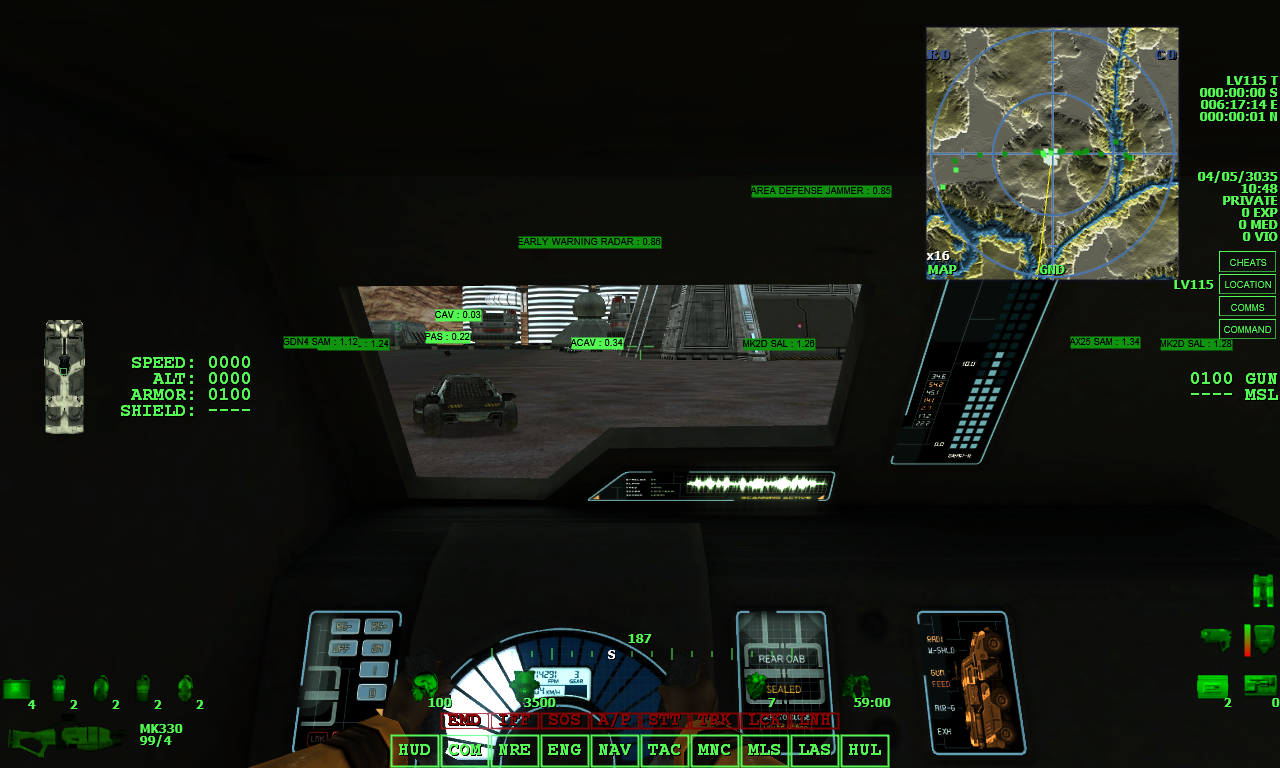This screenshot has height=768, width=1280.
Task: Open the MAP display selector
Action: [942, 269]
